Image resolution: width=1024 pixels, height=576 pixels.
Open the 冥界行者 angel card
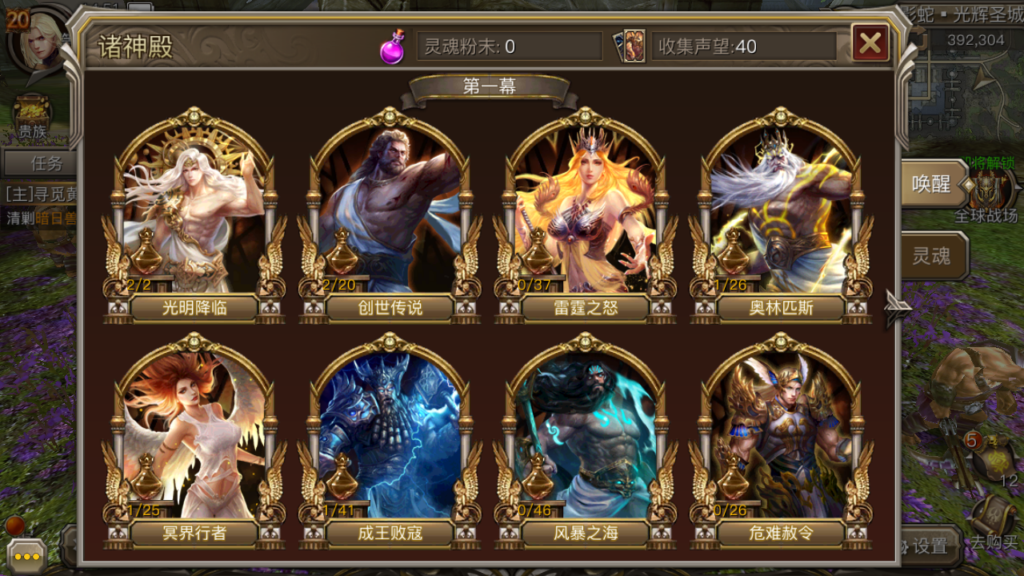point(194,440)
